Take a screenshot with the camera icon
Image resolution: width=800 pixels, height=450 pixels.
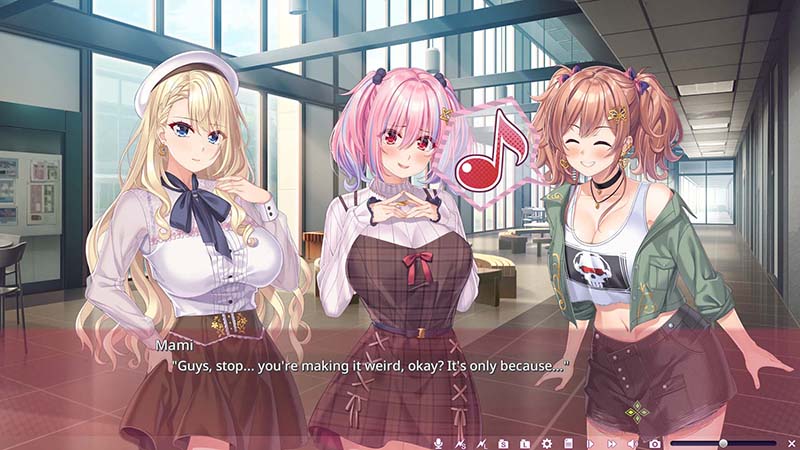coord(655,443)
